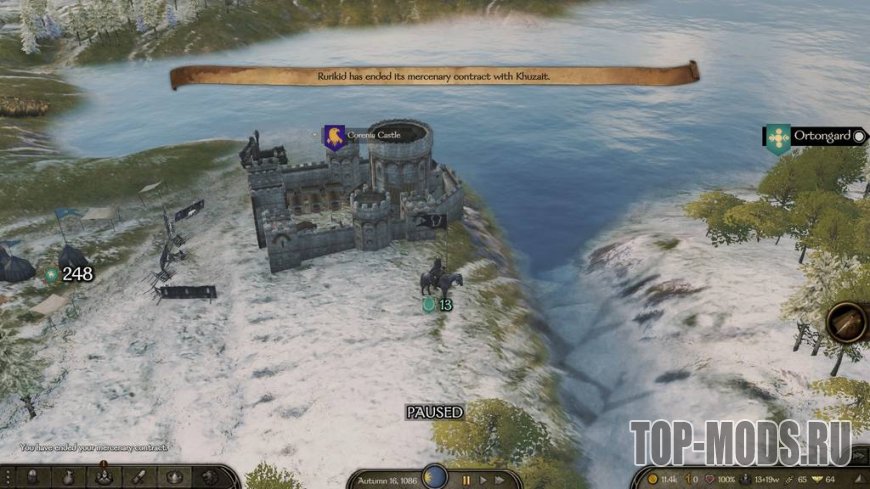The height and width of the screenshot is (489, 870).
Task: Expand the arrow on the resource bar
Action: coord(858,478)
